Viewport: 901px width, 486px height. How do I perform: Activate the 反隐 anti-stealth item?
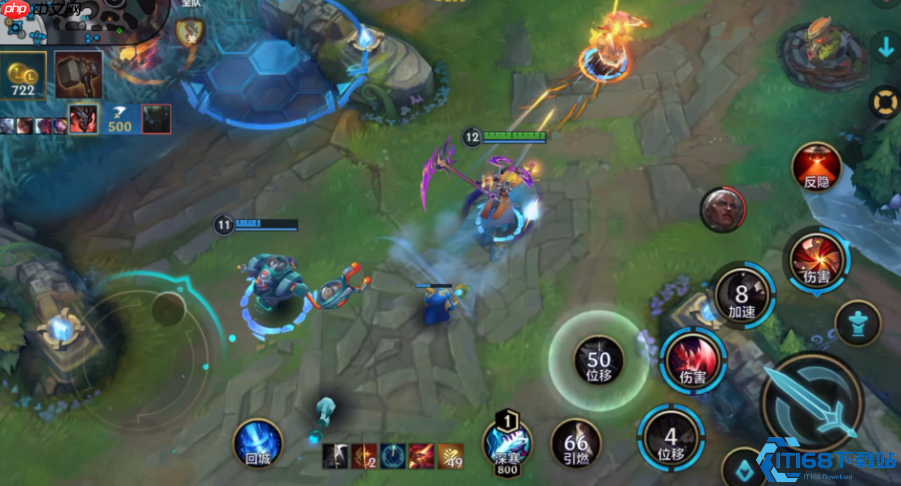816,167
